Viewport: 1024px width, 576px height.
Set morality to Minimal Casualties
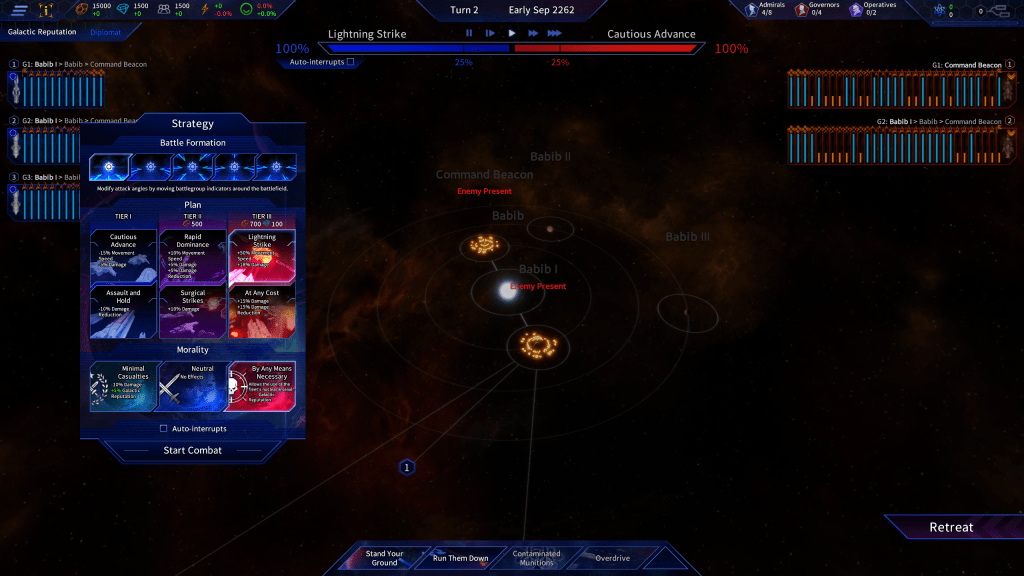coord(123,385)
